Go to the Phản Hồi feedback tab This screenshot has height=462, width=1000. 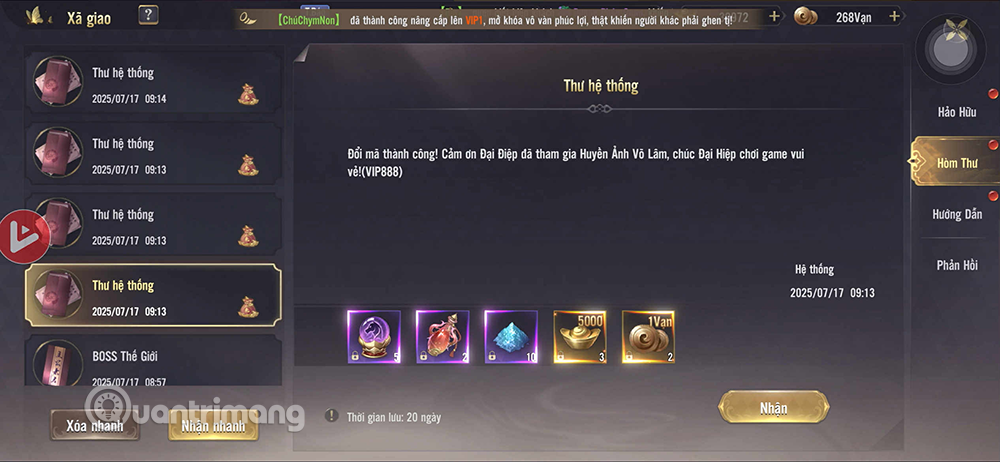point(956,265)
